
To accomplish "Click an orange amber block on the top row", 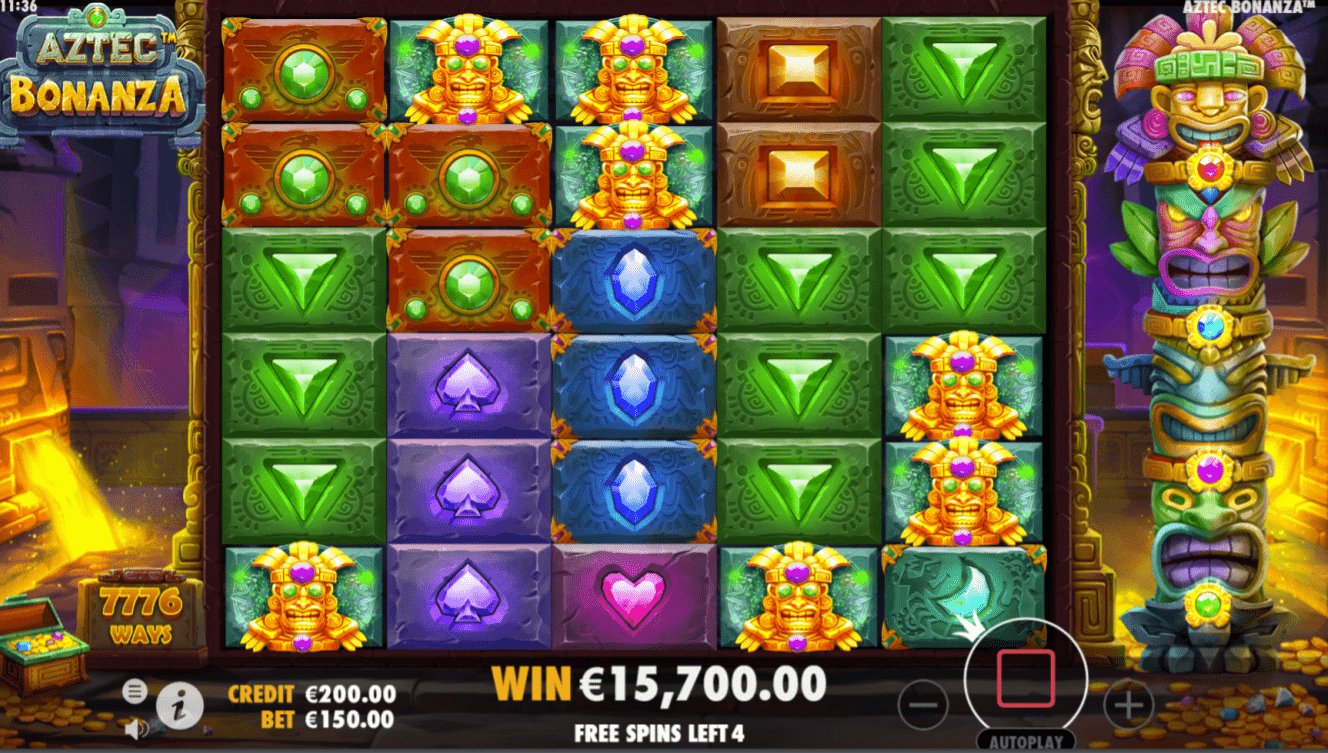I will (795, 65).
